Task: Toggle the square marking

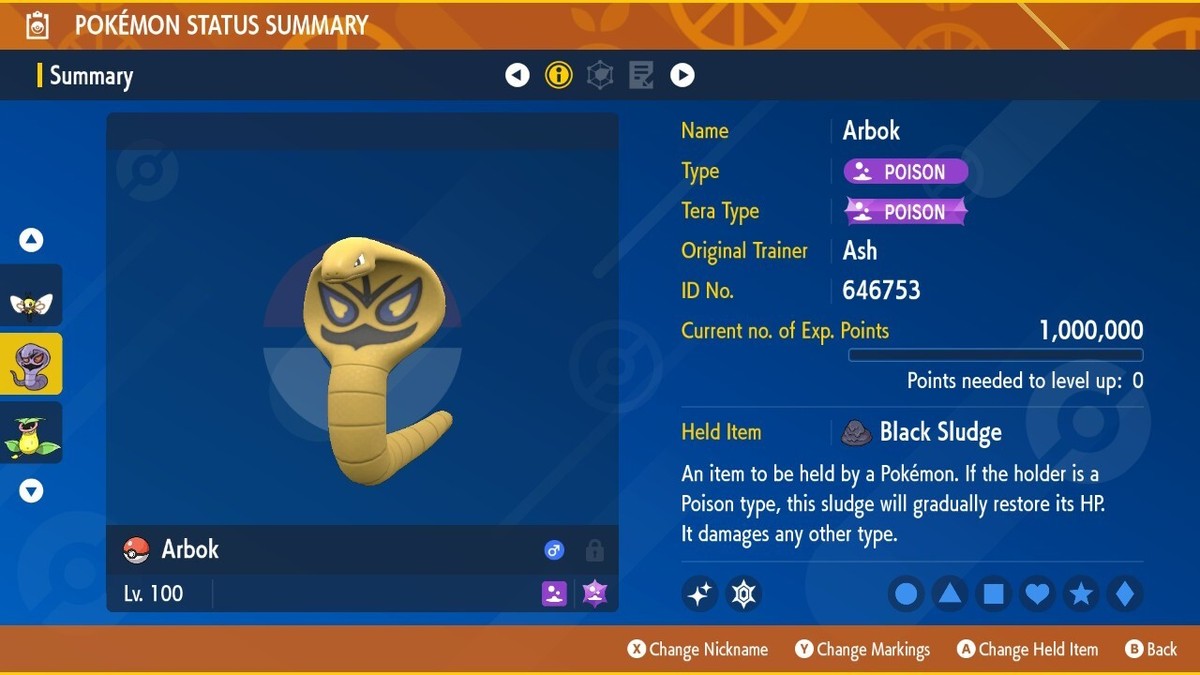Action: tap(994, 594)
